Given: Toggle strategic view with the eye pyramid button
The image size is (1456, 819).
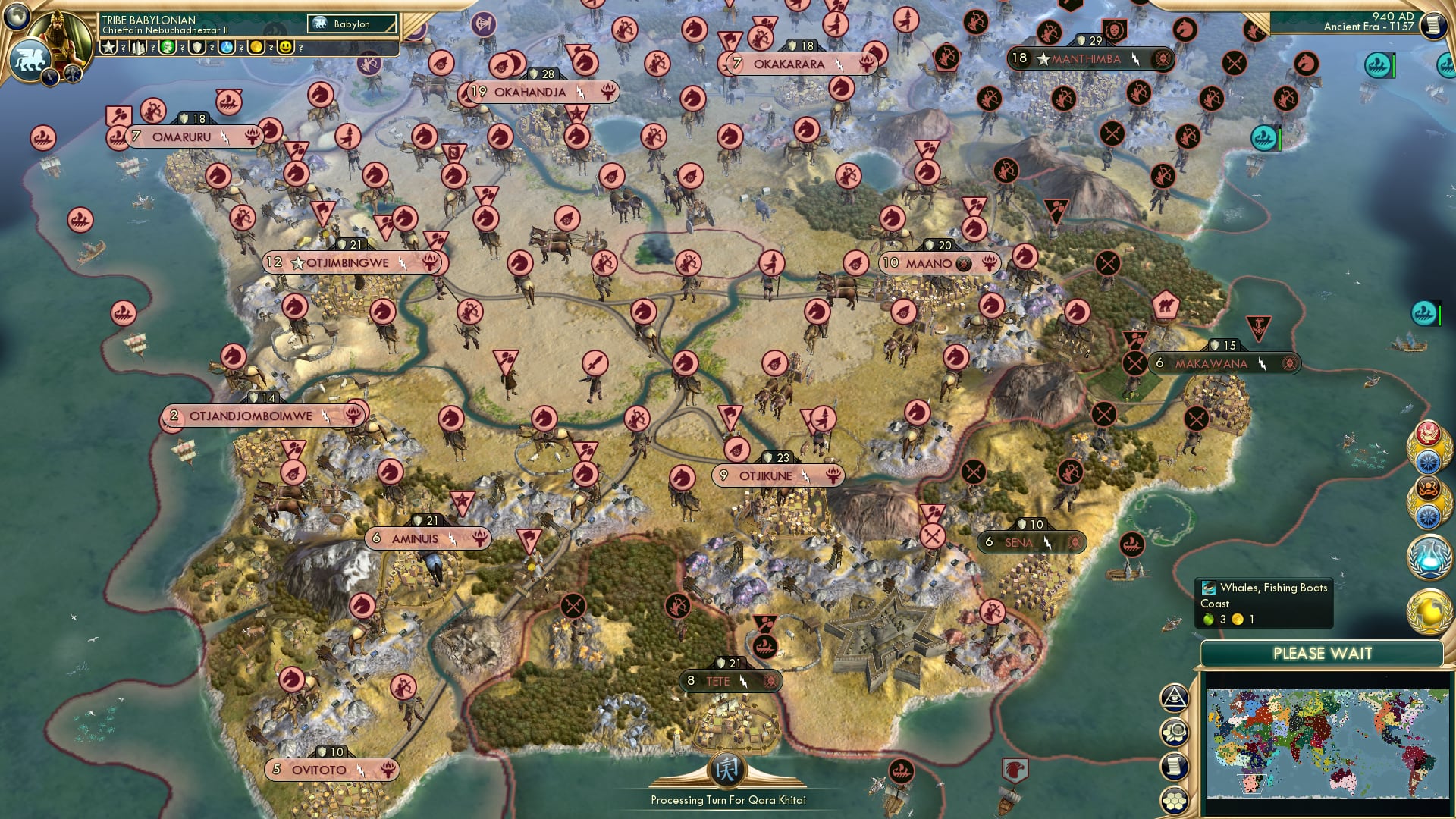Looking at the screenshot, I should (1175, 698).
